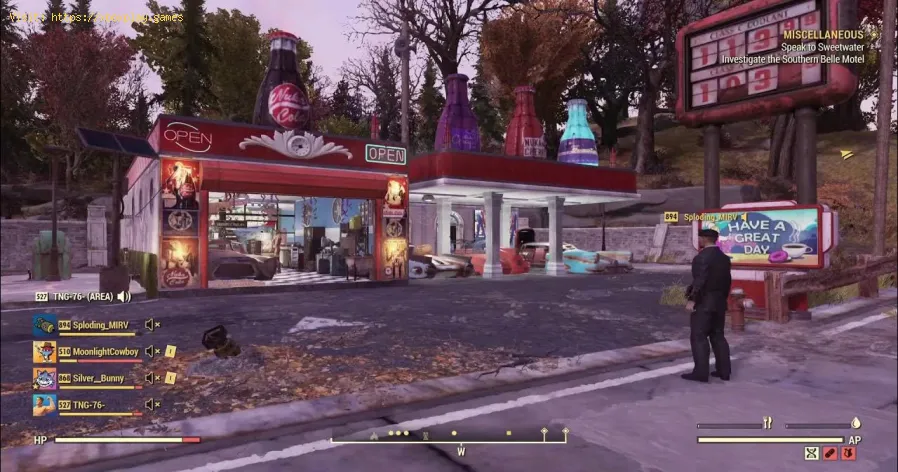View the Sploding_MIRV mini-nuke avatar
The width and height of the screenshot is (898, 472).
tap(44, 325)
